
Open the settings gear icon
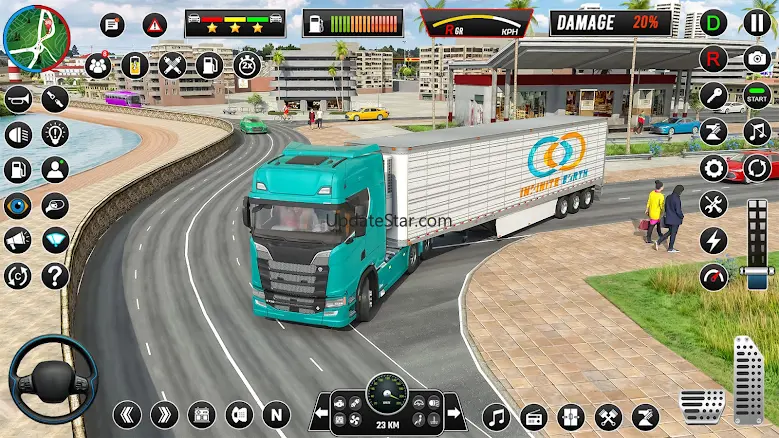(714, 168)
